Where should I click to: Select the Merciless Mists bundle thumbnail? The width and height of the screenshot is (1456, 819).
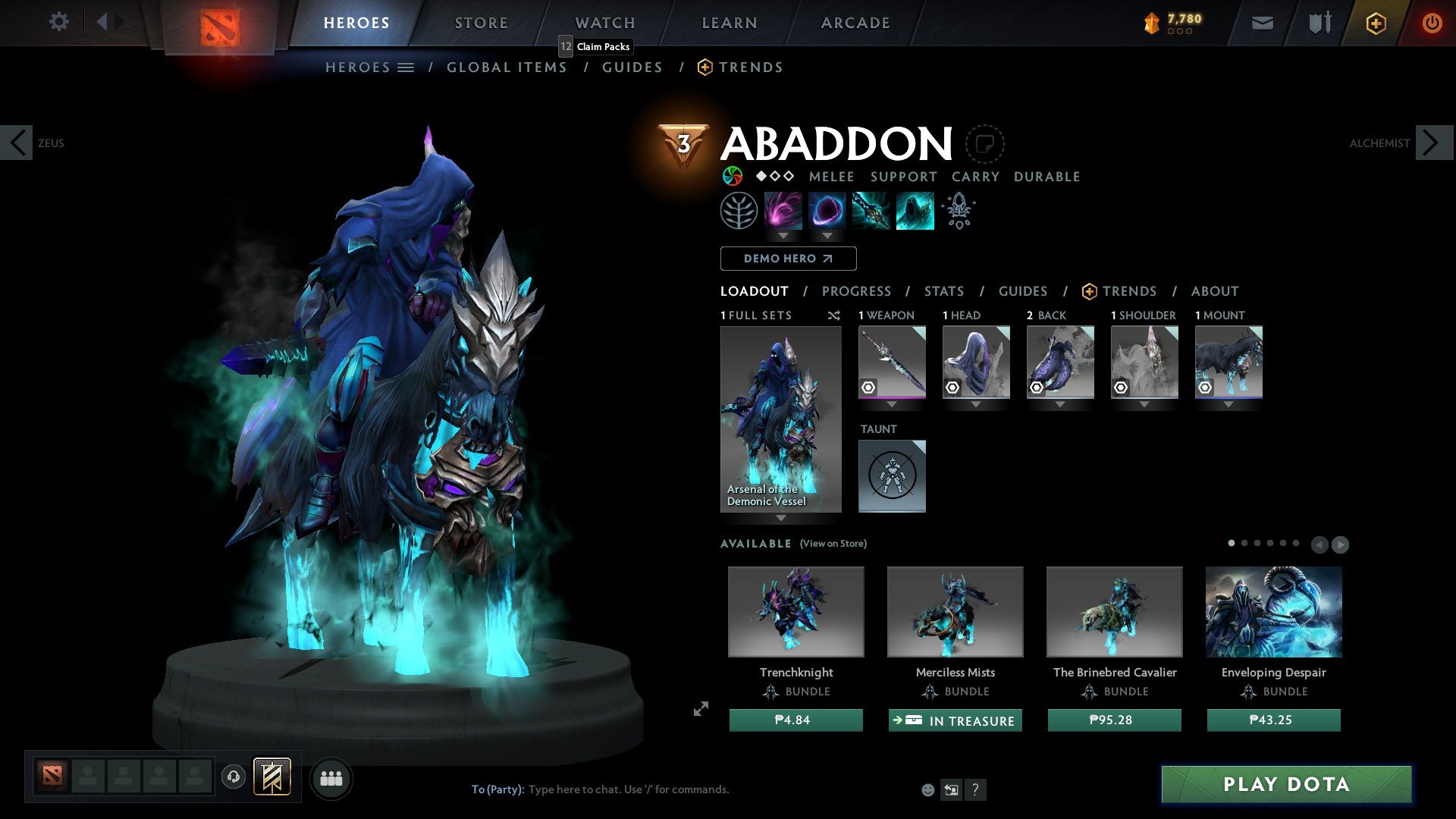pos(954,611)
